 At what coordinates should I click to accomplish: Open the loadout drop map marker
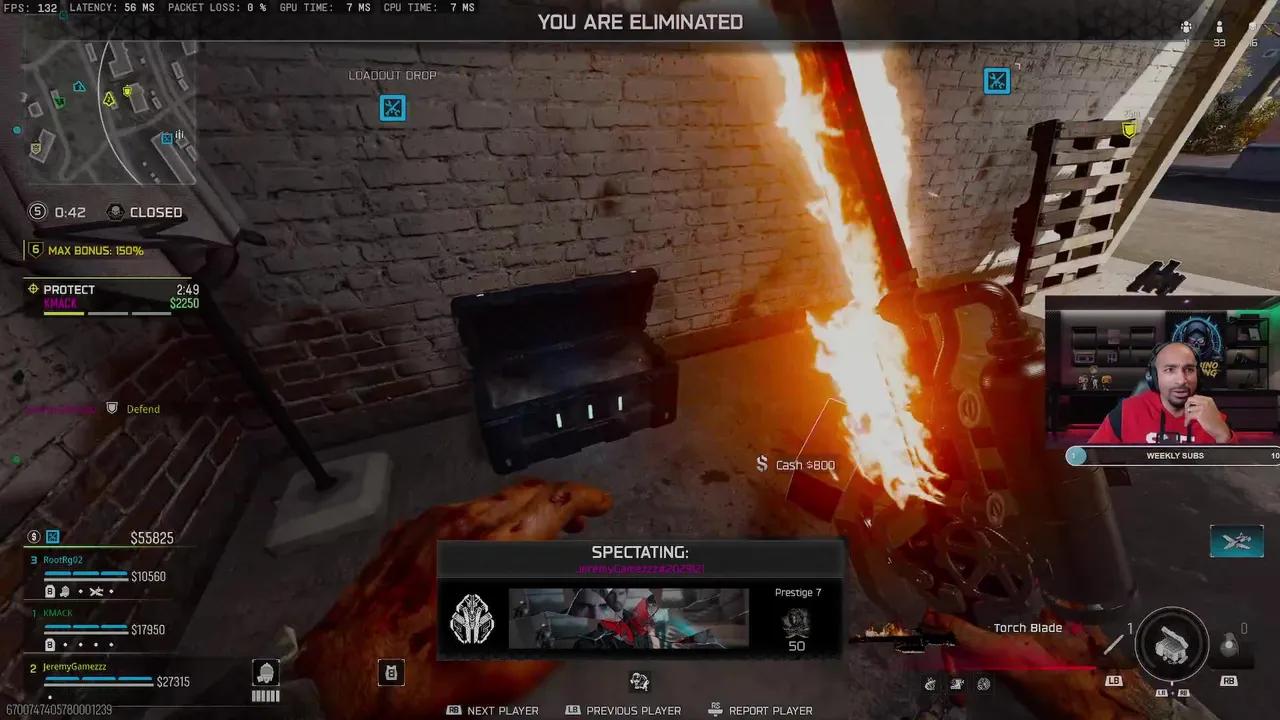(x=392, y=108)
